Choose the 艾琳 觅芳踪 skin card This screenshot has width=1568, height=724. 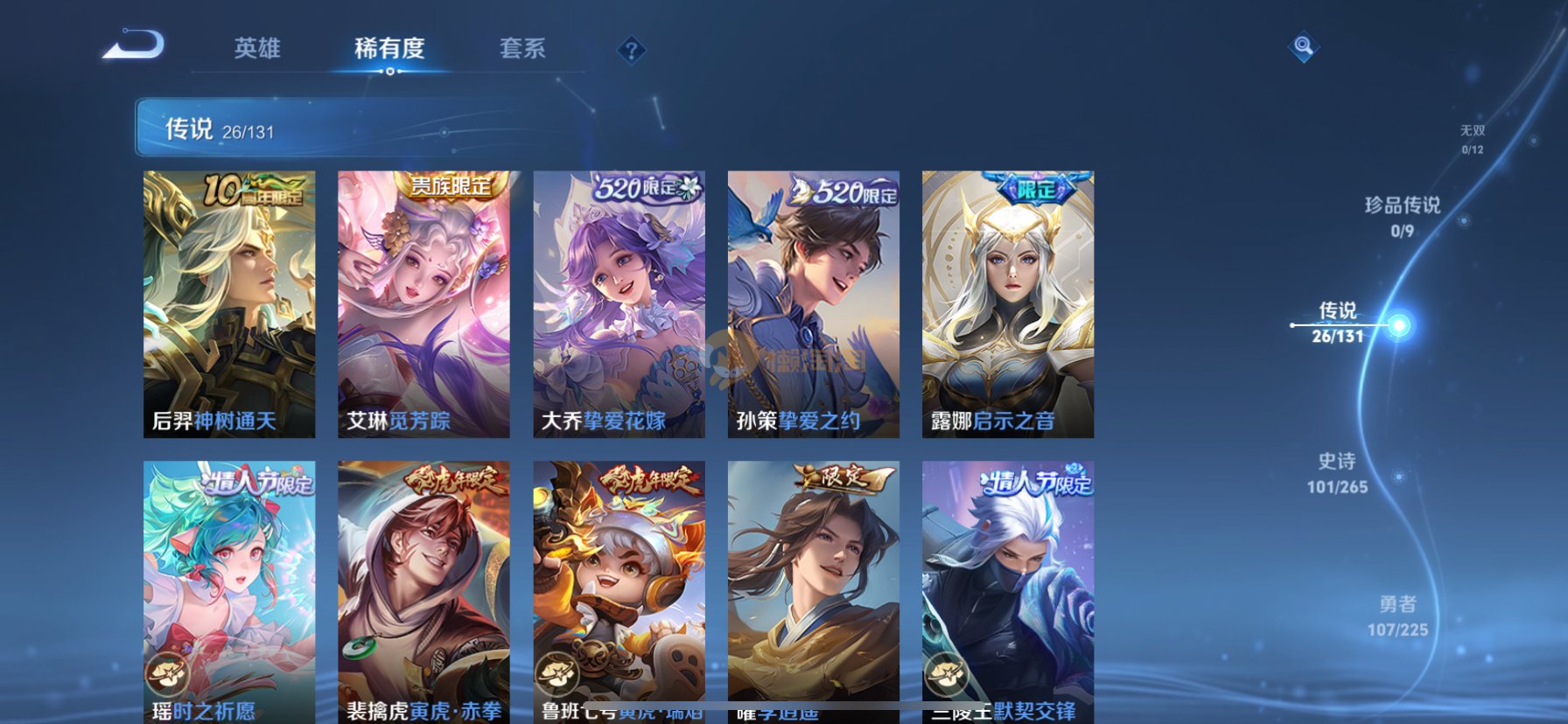(x=423, y=303)
